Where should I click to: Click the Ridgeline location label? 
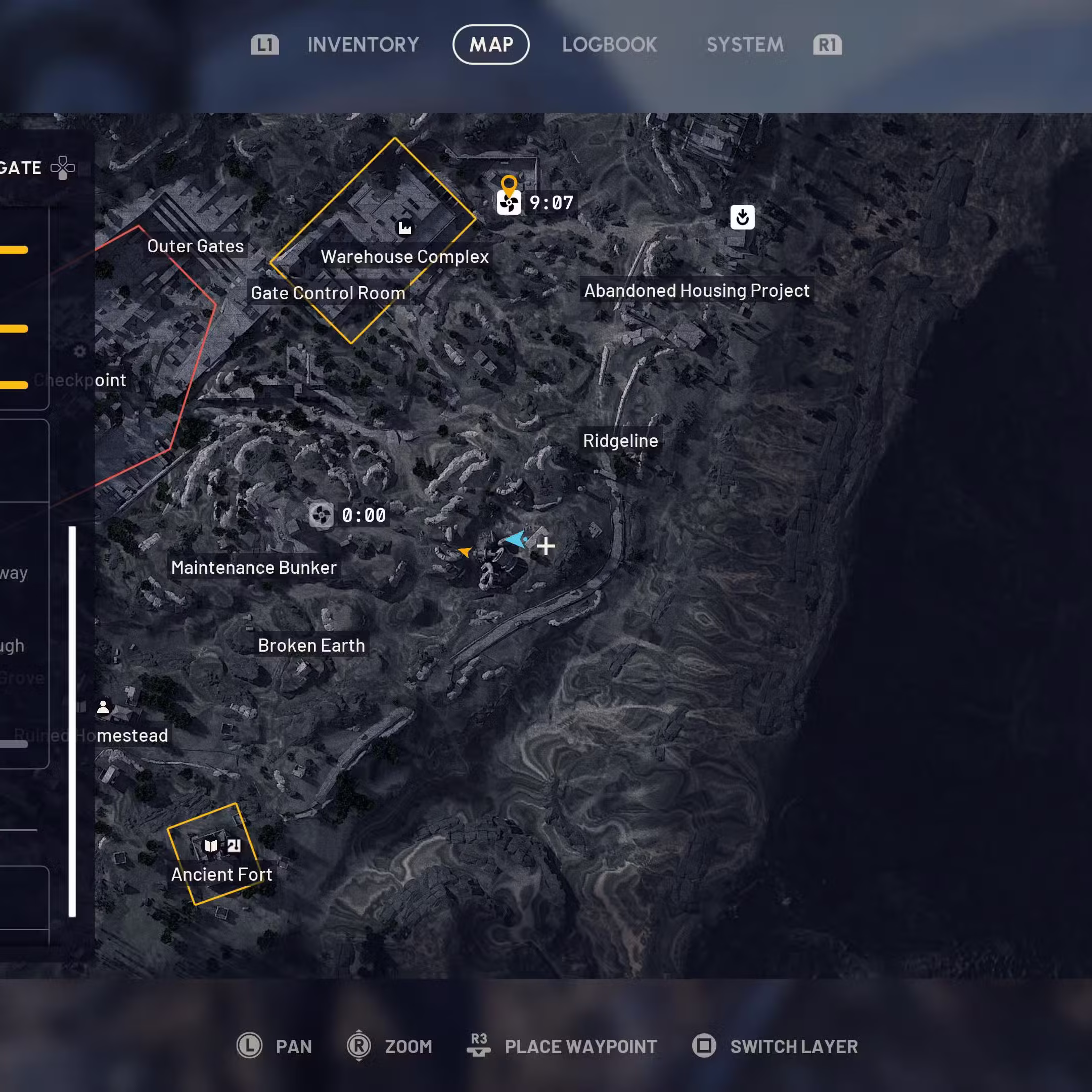(x=621, y=440)
